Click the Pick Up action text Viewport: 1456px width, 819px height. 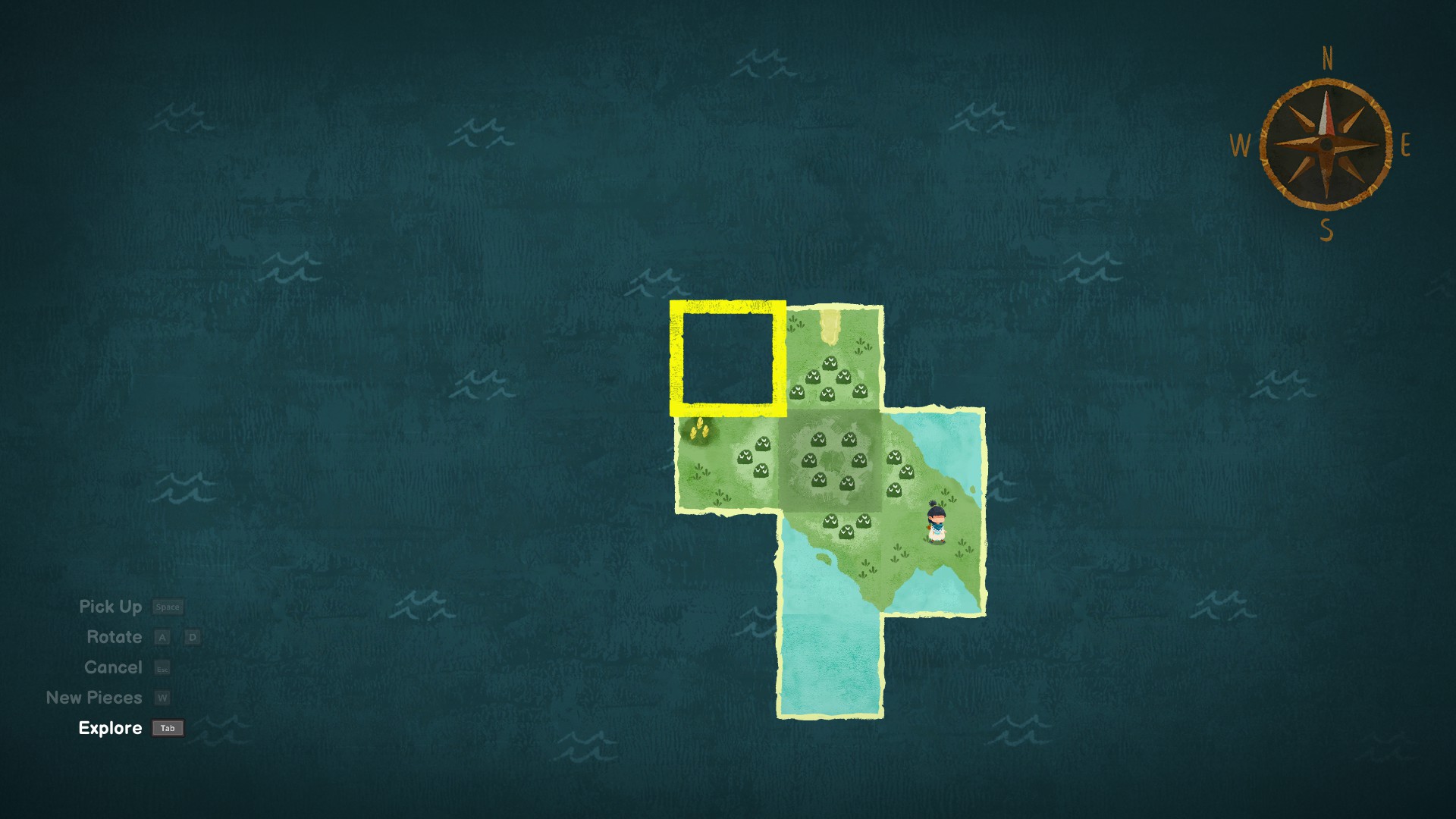pyautogui.click(x=111, y=607)
